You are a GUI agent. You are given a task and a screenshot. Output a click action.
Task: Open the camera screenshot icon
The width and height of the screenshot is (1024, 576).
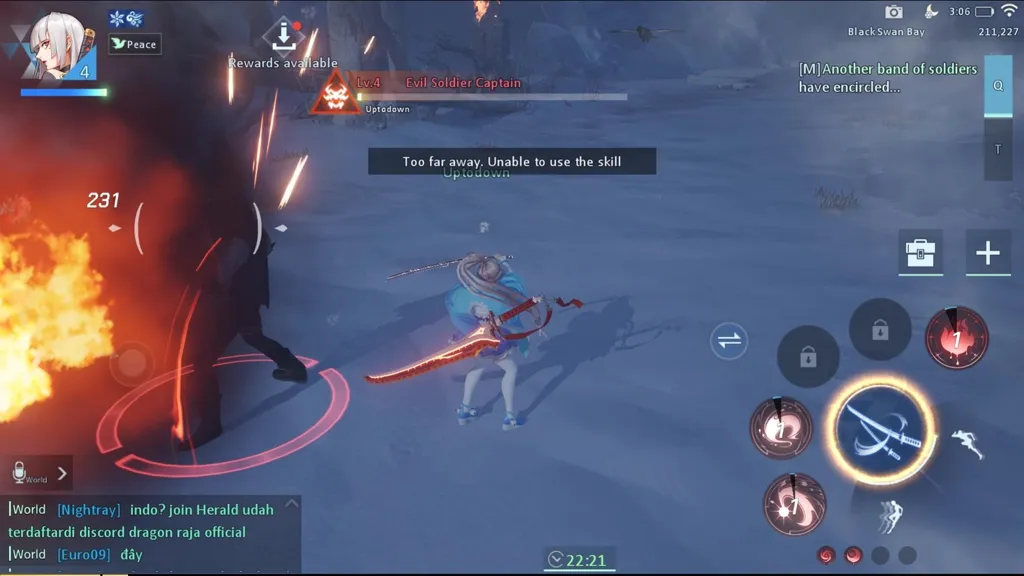tap(894, 12)
